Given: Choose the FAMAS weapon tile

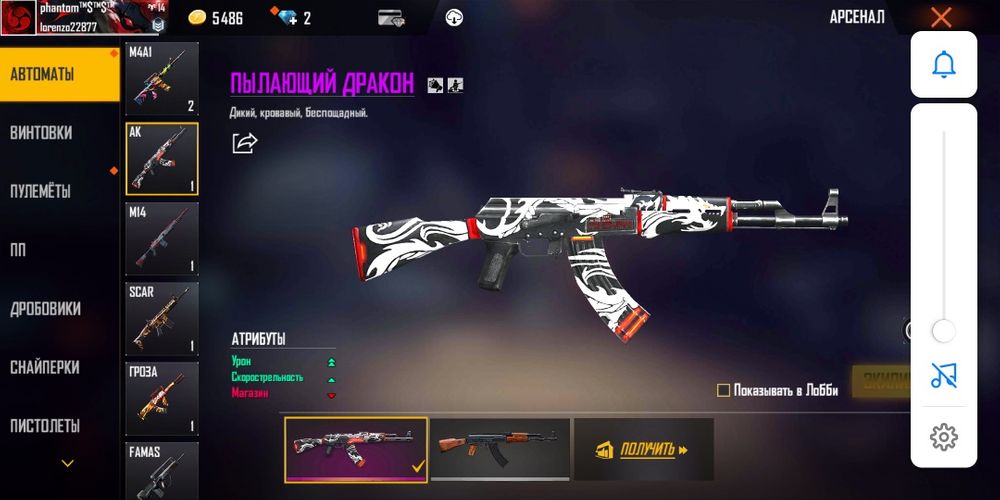Looking at the screenshot, I should [162, 470].
